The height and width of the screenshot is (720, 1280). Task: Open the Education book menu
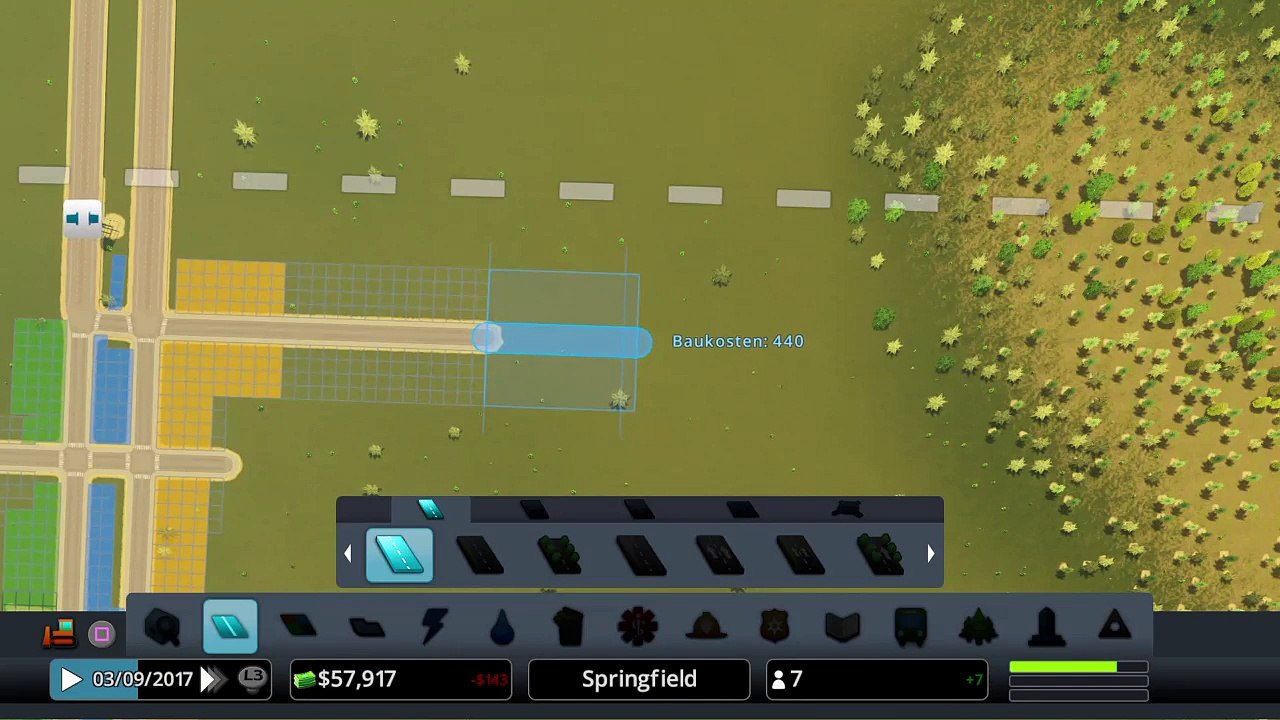(x=842, y=627)
